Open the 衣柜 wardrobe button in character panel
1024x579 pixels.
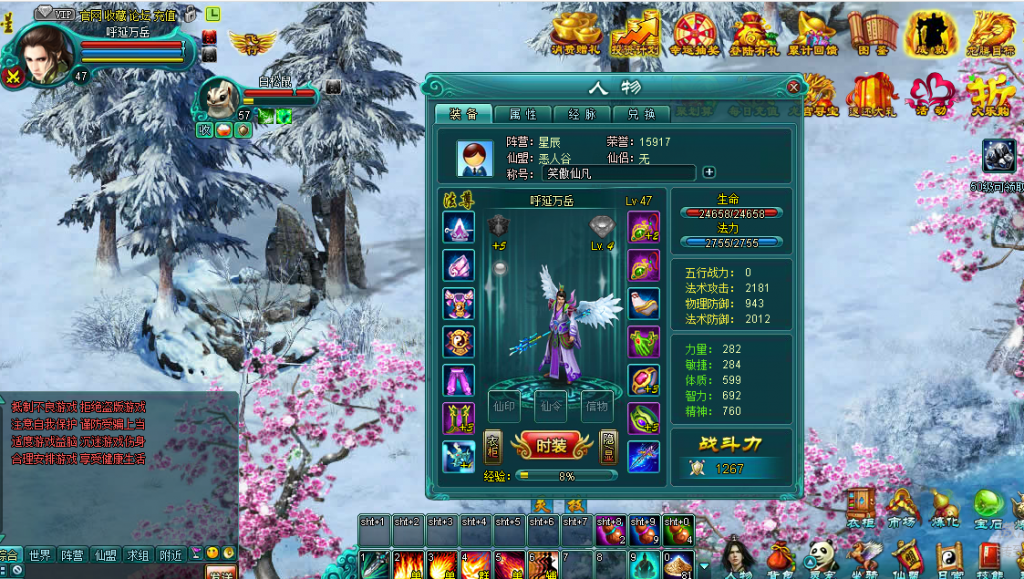click(x=493, y=446)
